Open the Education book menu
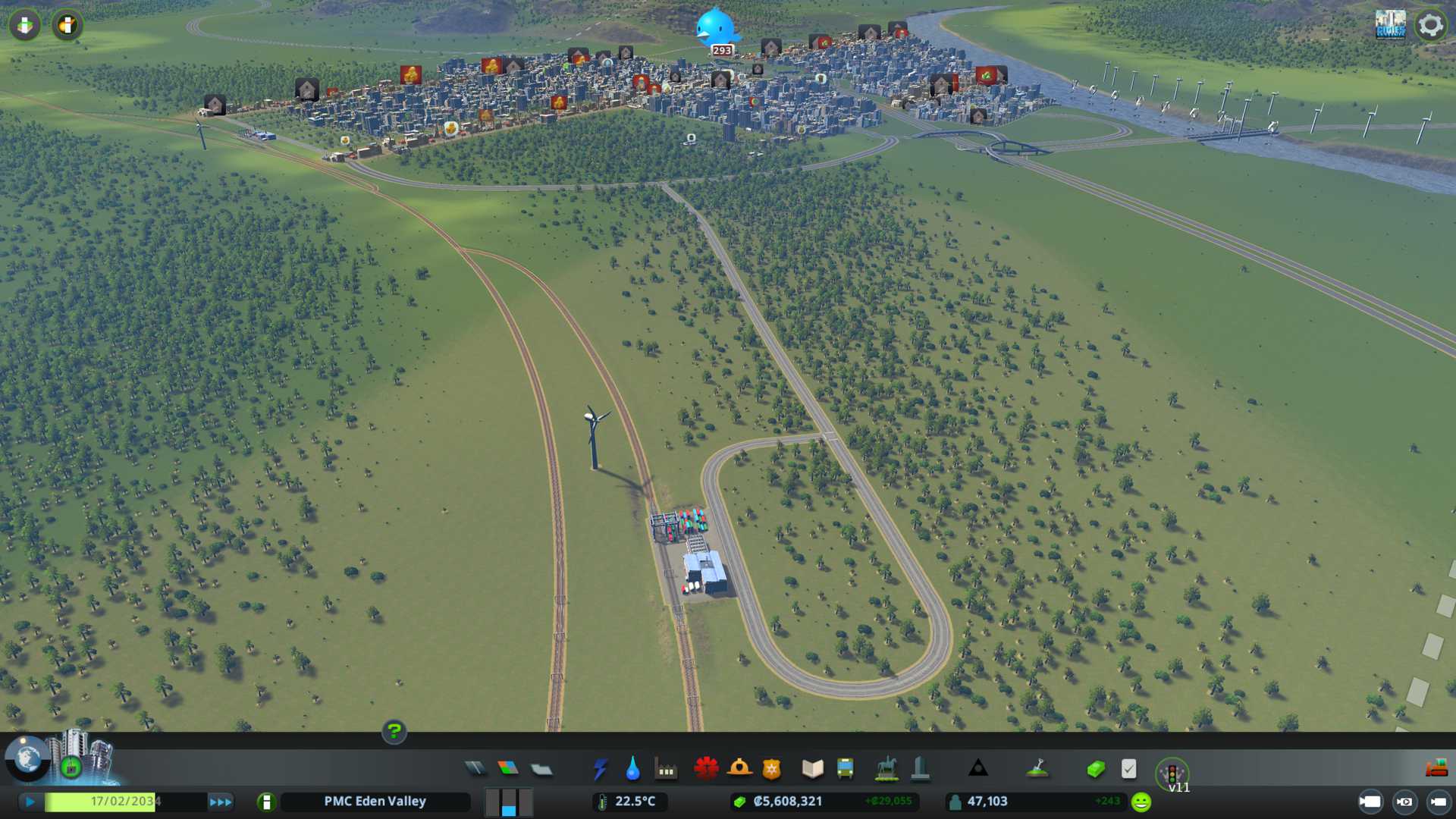This screenshot has height=819, width=1456. pos(812,769)
